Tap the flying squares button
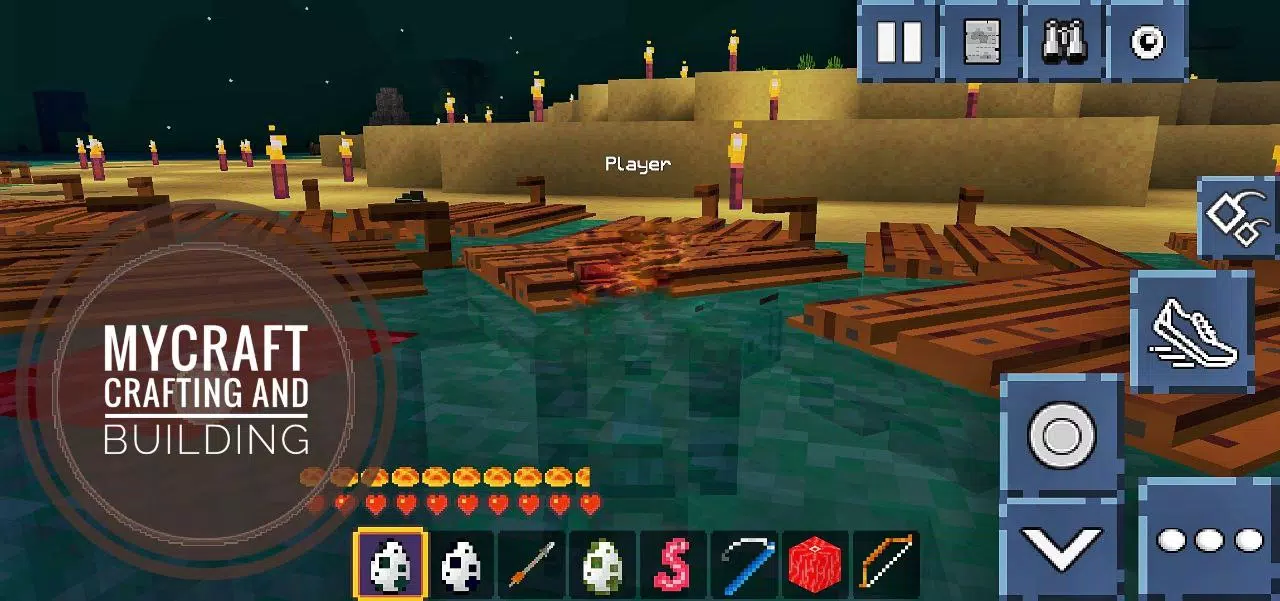Image resolution: width=1280 pixels, height=601 pixels. (x=1238, y=220)
